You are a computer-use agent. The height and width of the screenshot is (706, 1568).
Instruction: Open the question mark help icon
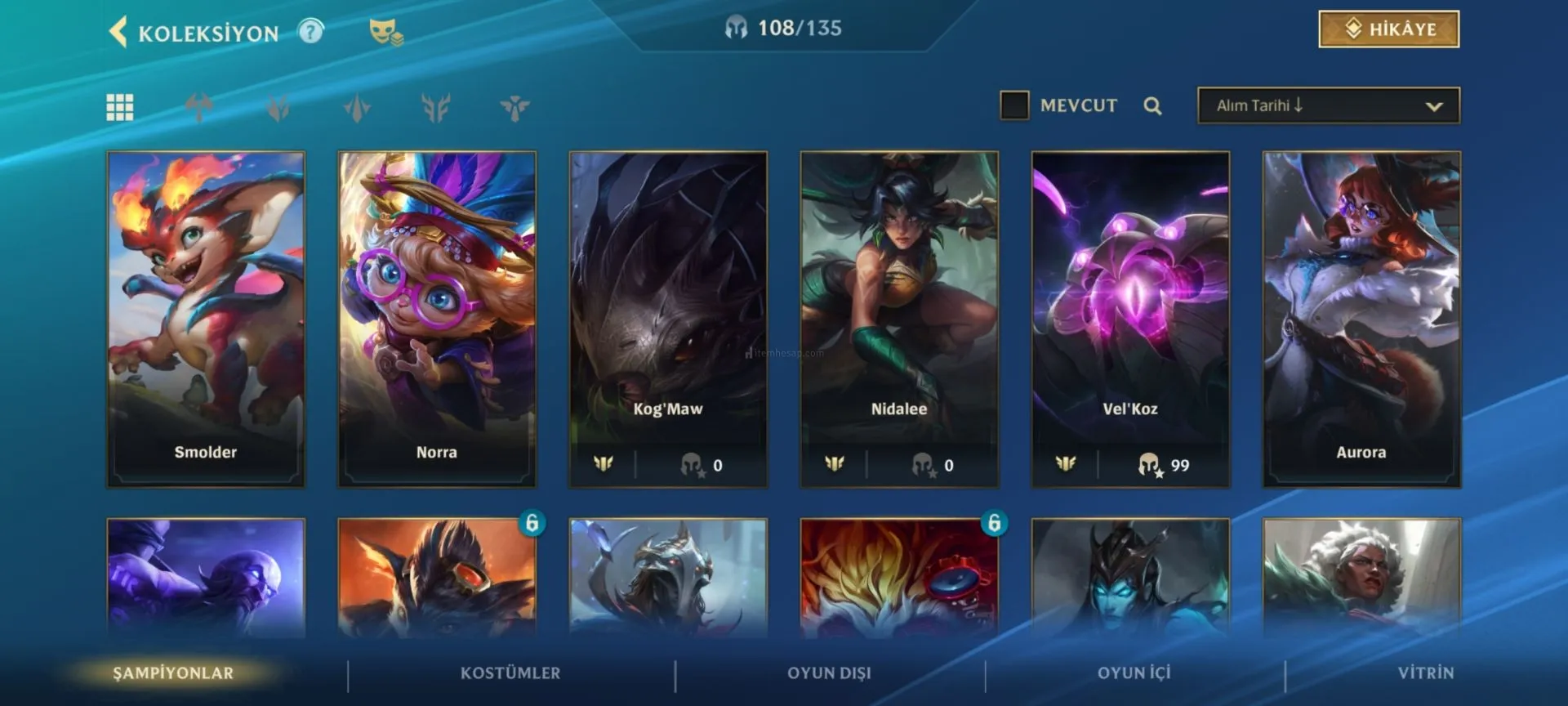pyautogui.click(x=310, y=32)
